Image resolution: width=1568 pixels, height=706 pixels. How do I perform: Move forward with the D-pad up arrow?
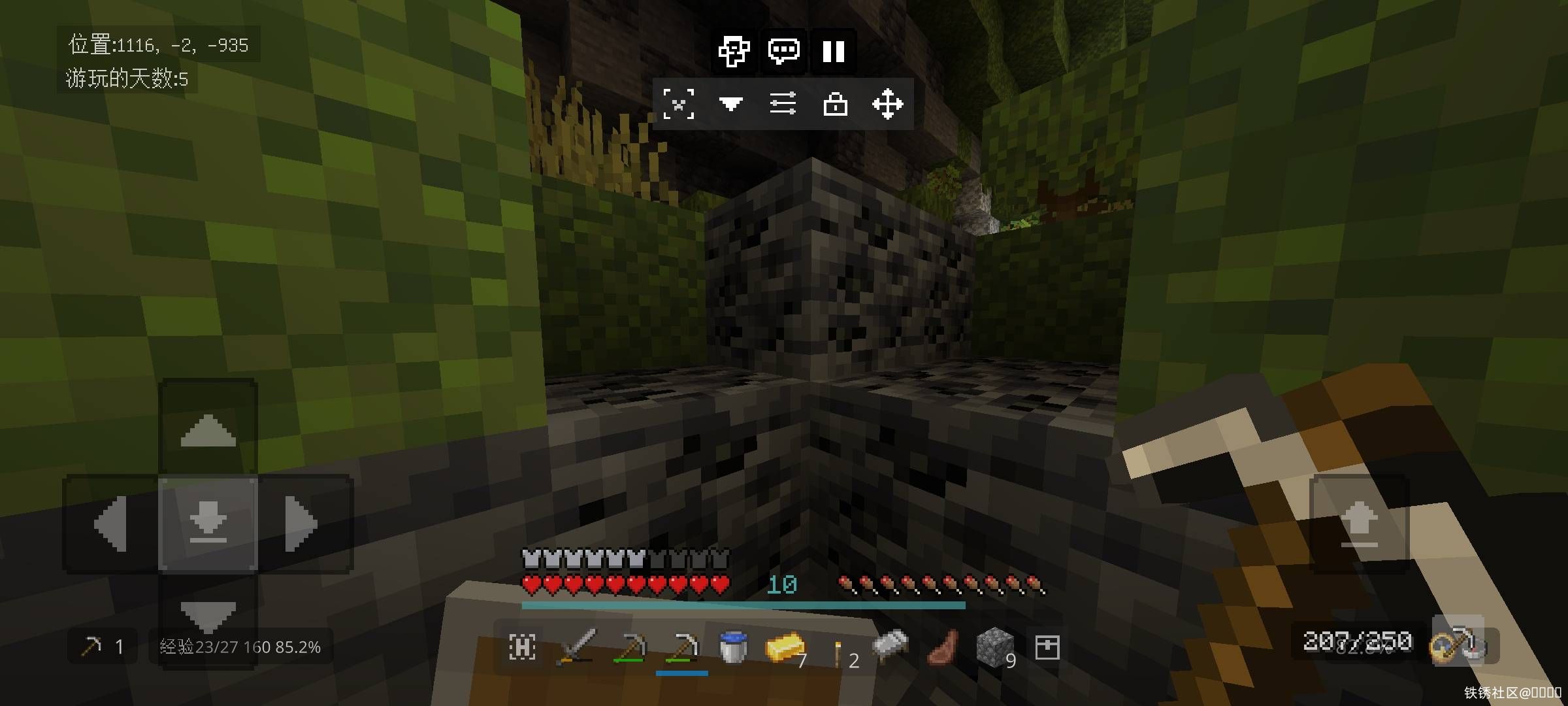[208, 429]
